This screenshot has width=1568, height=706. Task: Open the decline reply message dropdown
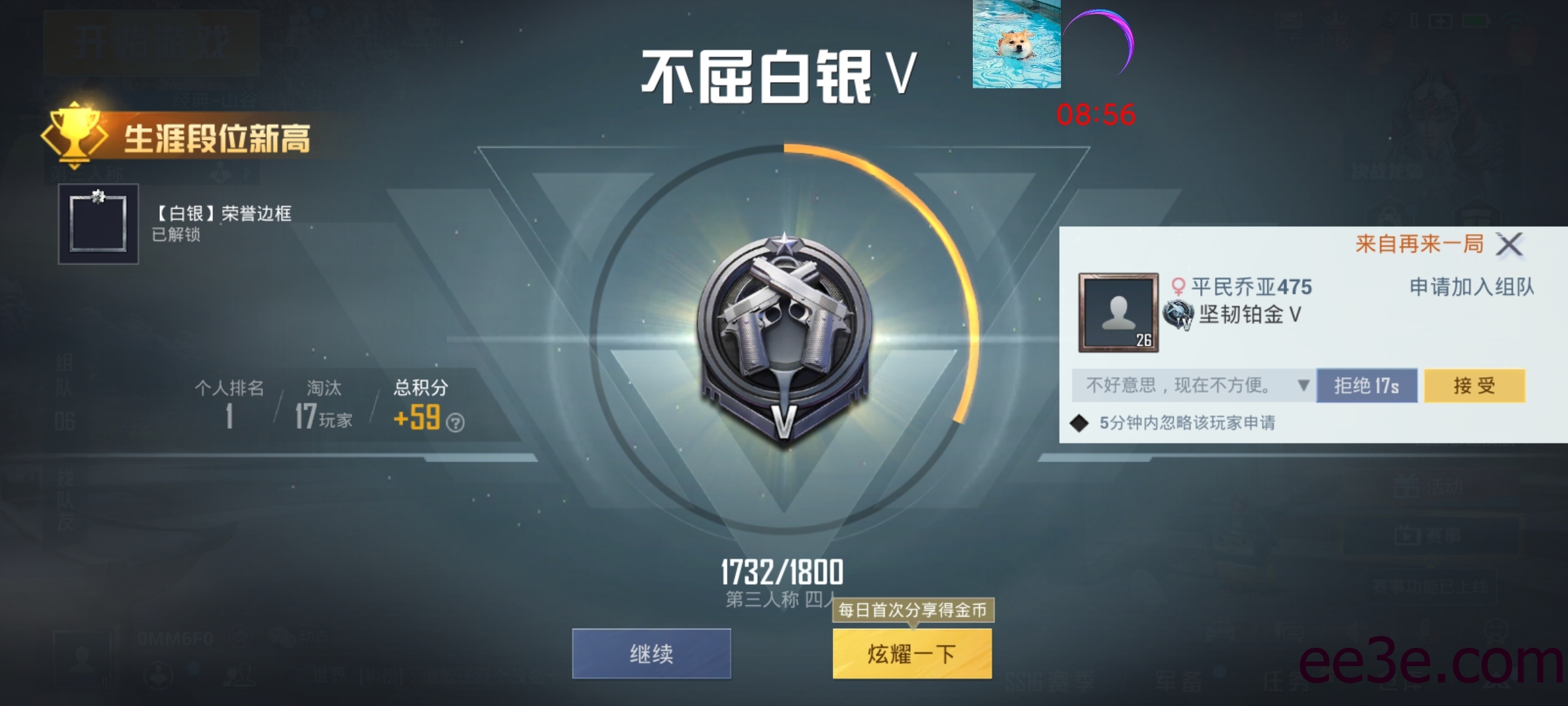[1303, 385]
